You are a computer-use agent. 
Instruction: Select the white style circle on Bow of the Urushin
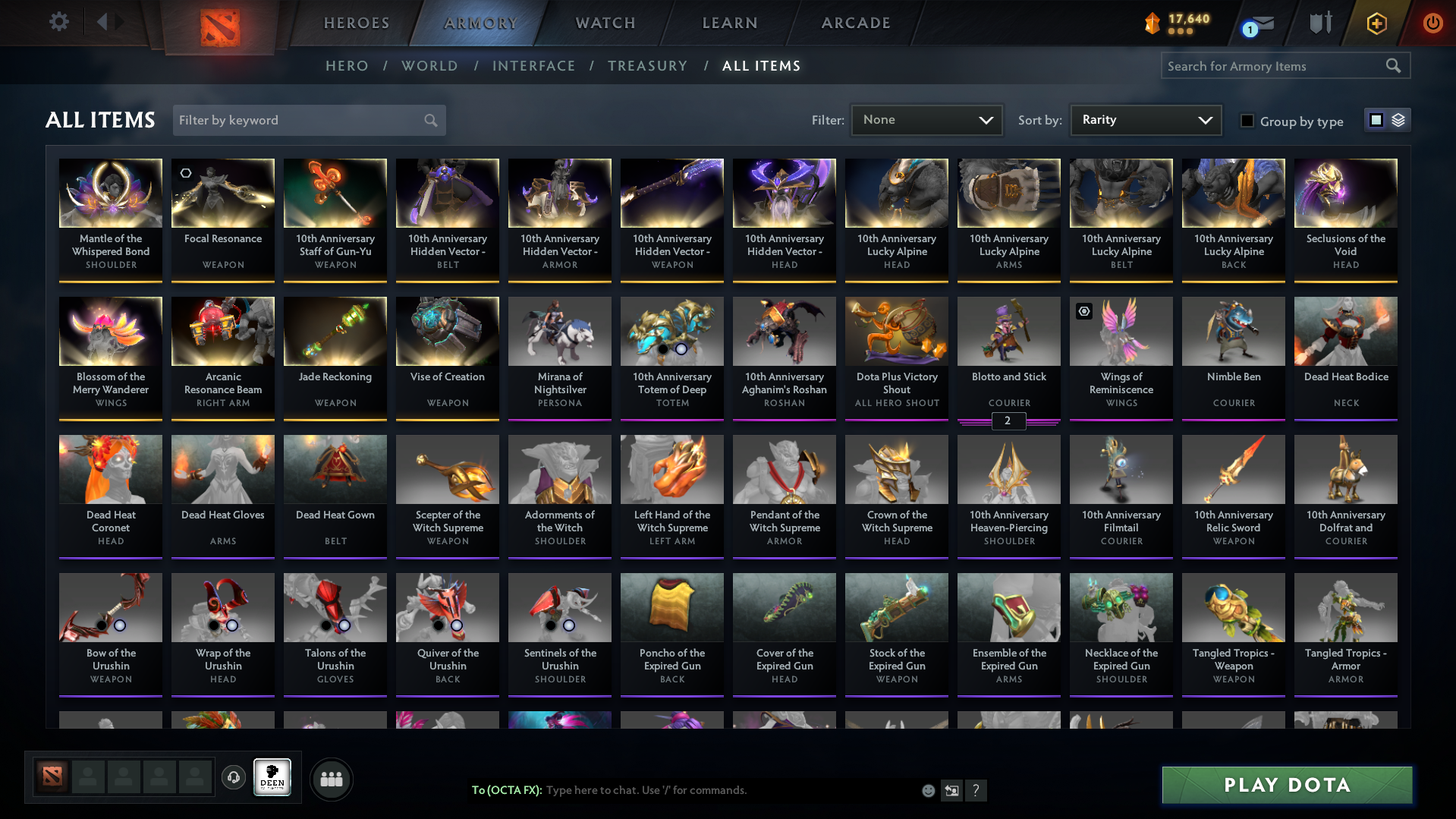tap(120, 626)
